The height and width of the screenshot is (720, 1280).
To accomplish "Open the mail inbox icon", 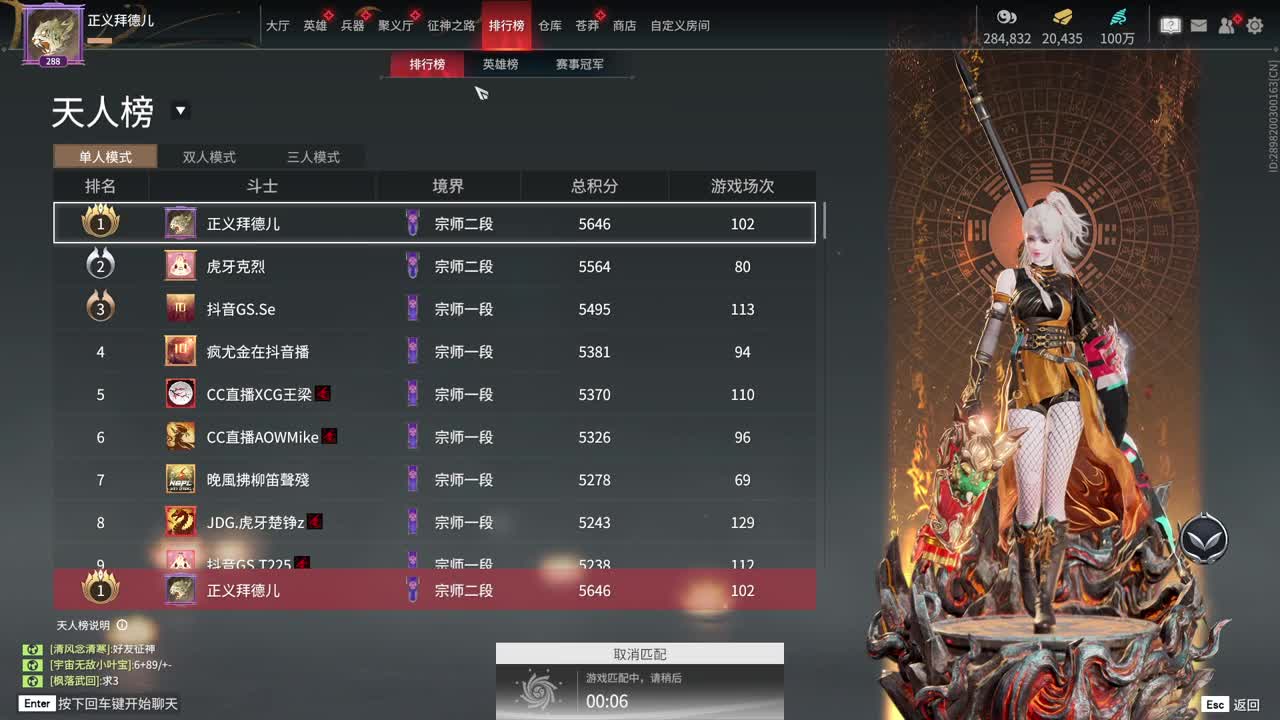I will 1197,26.
